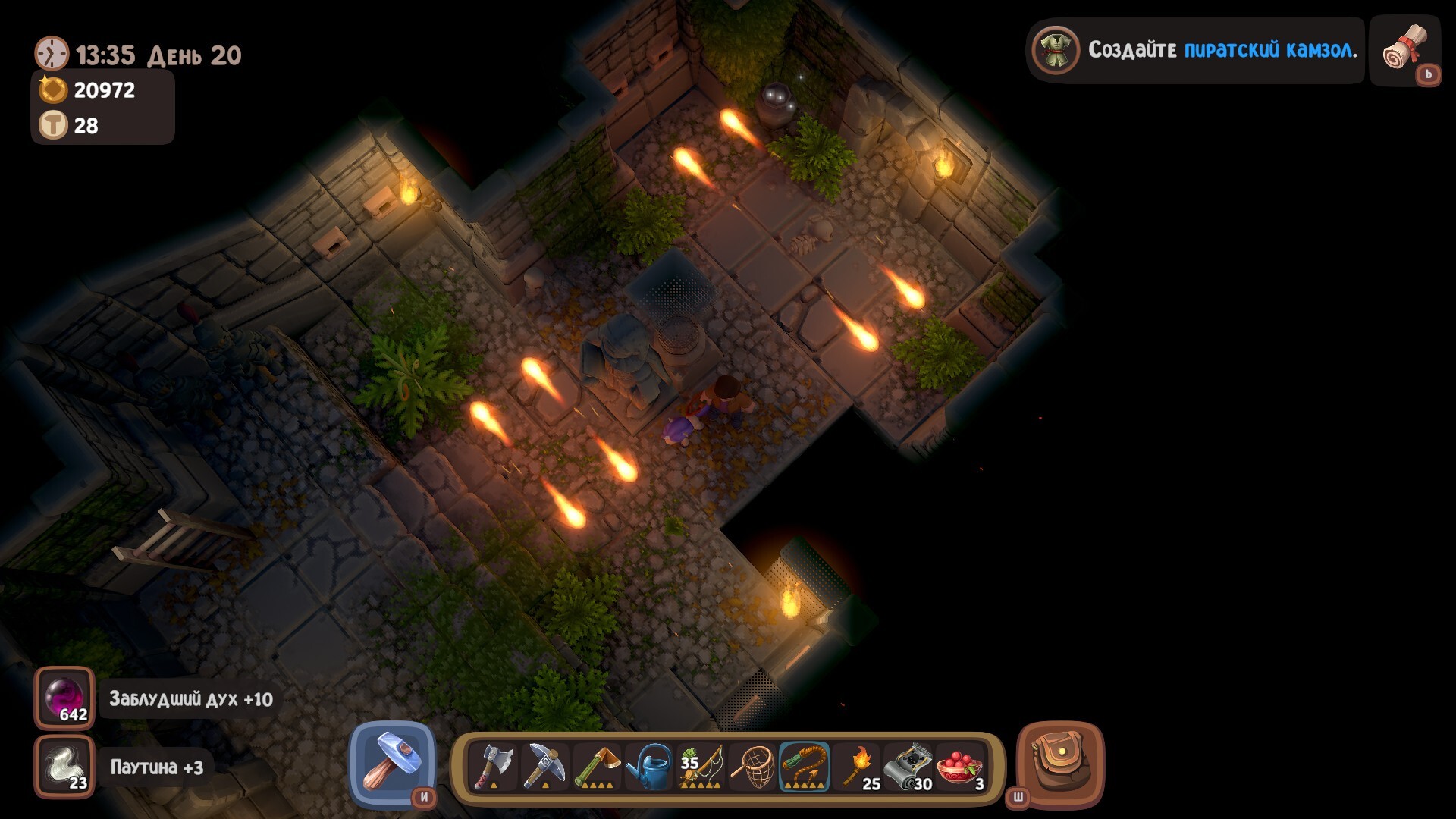Select the bowl of red berries
Image resolution: width=1456 pixels, height=819 pixels.
(x=960, y=767)
